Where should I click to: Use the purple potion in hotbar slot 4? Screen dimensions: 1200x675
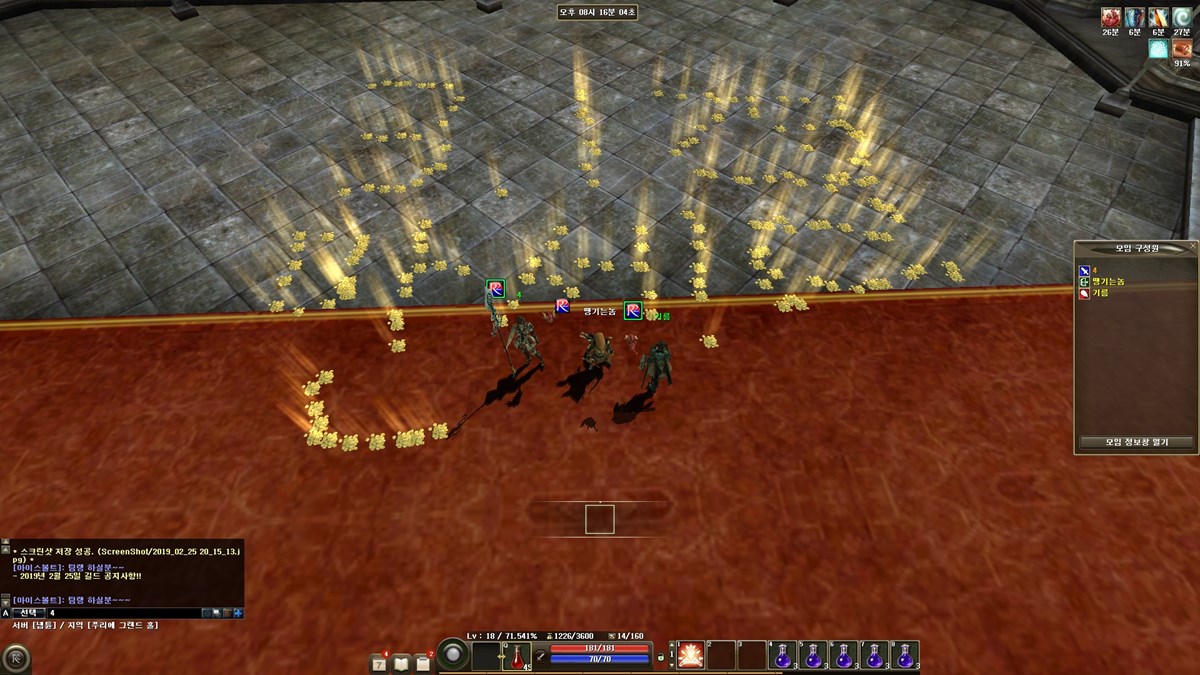783,655
